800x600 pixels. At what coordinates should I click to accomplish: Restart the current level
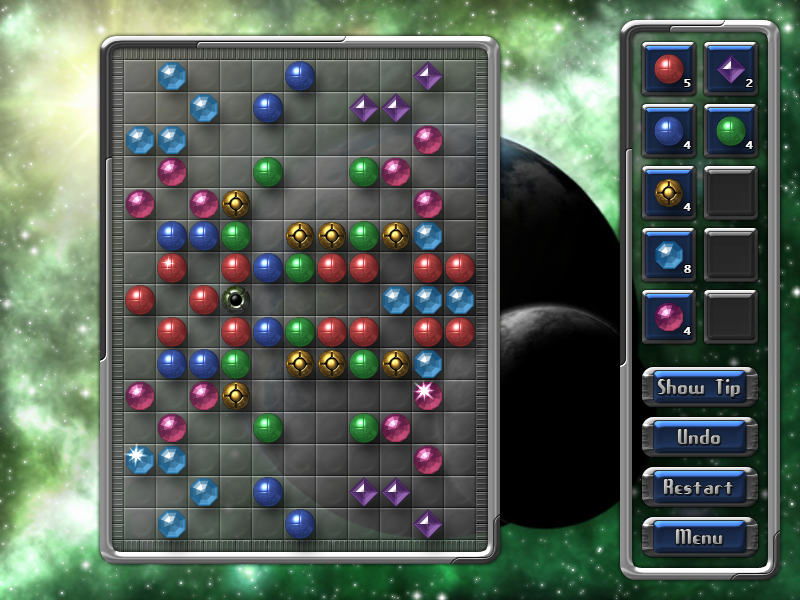699,487
